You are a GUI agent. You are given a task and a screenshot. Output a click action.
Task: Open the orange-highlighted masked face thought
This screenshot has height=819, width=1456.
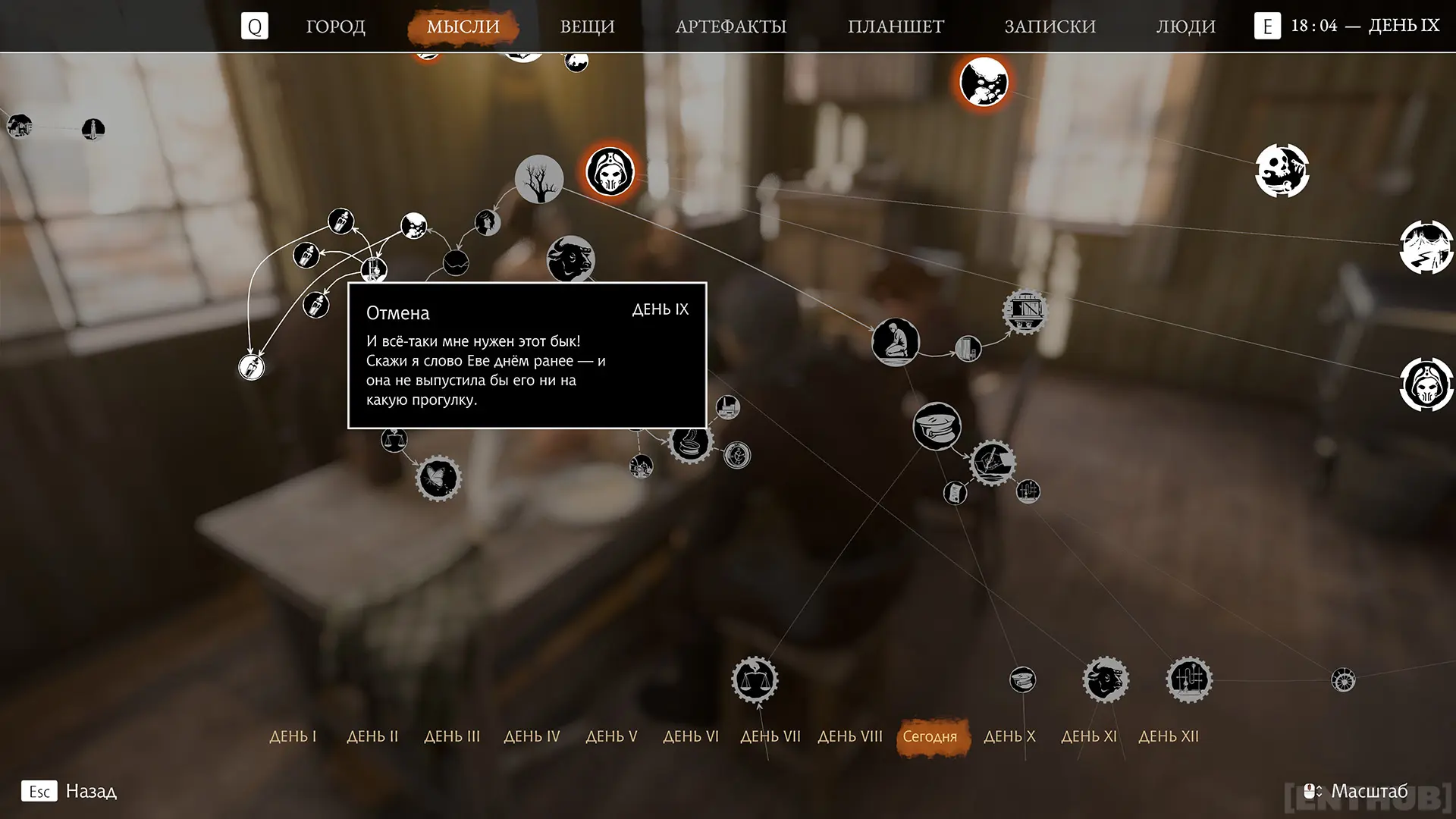[x=610, y=171]
